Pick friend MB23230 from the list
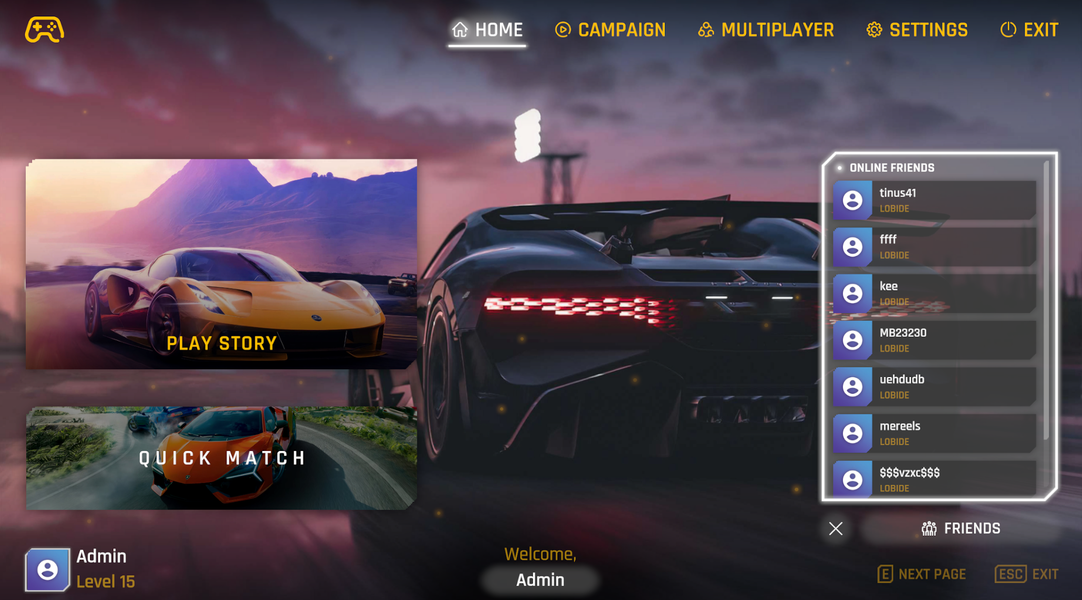Image resolution: width=1082 pixels, height=600 pixels. pos(934,340)
